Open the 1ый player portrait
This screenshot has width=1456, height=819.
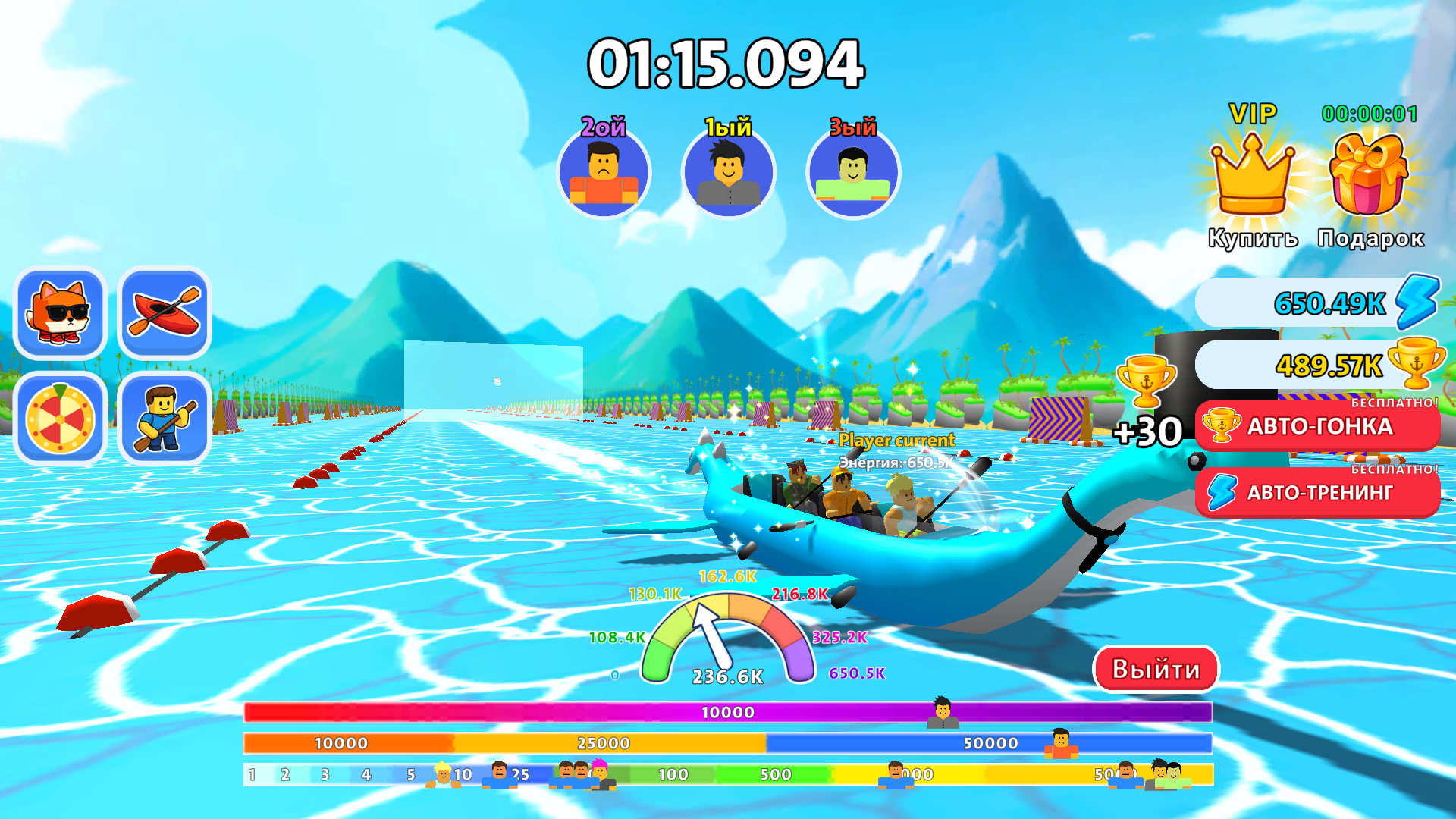729,173
